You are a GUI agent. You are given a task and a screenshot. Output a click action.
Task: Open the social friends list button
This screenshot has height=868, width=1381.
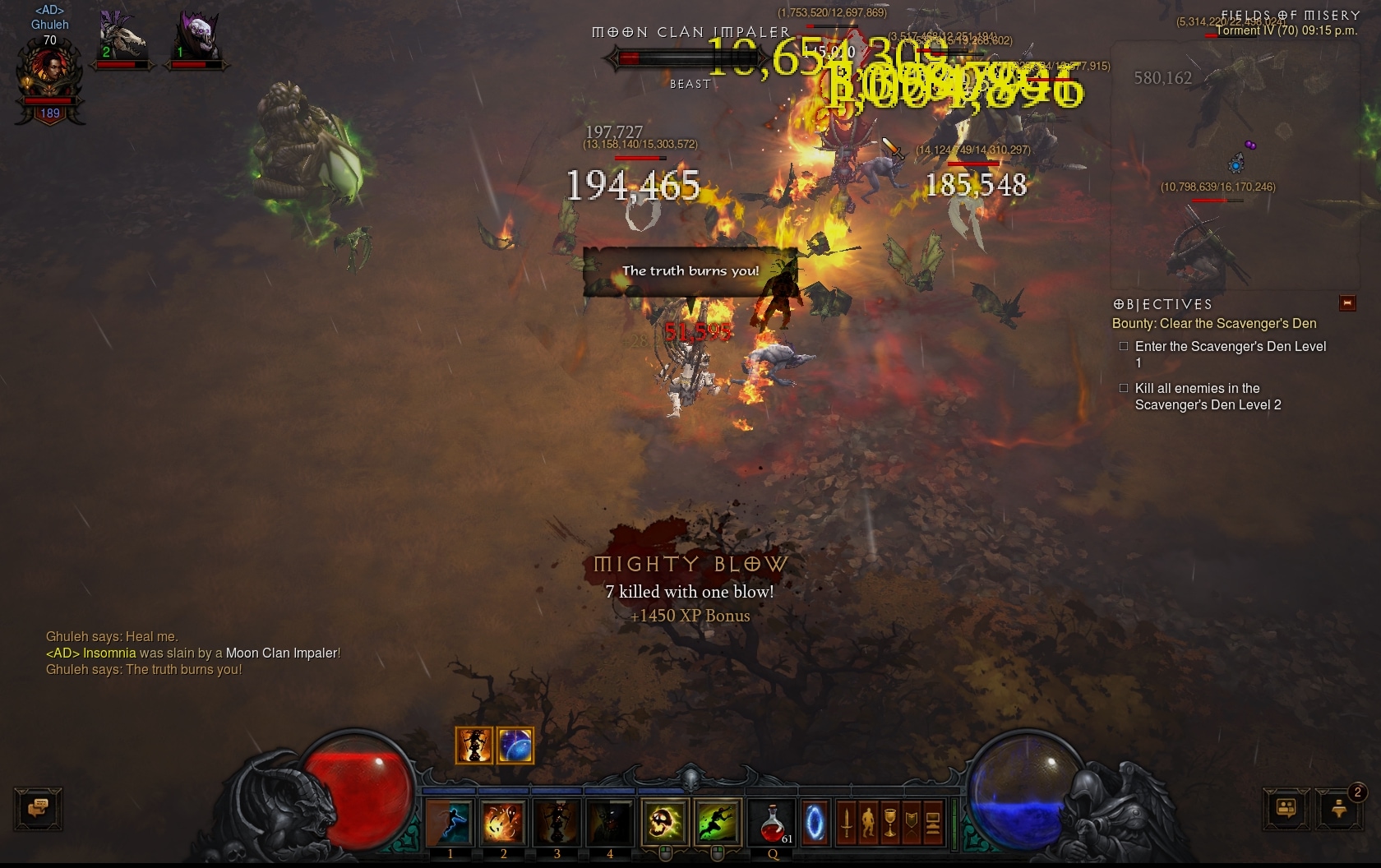1286,809
